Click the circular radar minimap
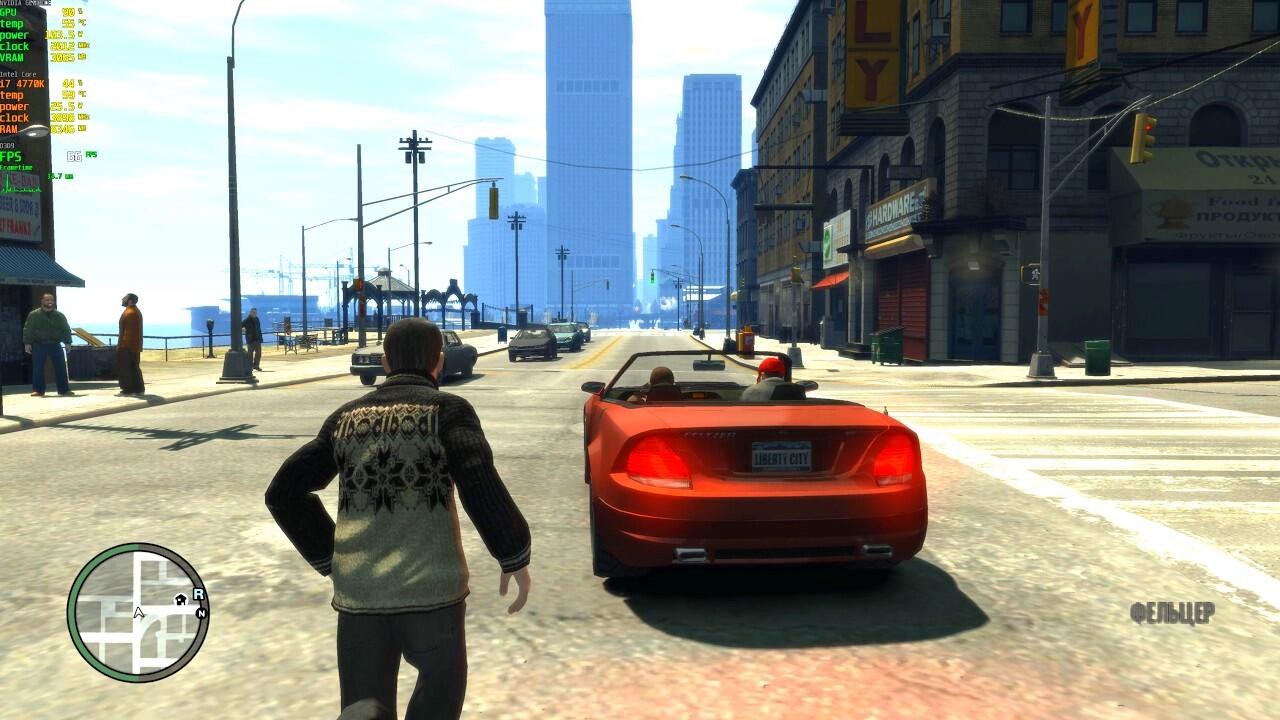This screenshot has height=720, width=1280. click(x=138, y=612)
